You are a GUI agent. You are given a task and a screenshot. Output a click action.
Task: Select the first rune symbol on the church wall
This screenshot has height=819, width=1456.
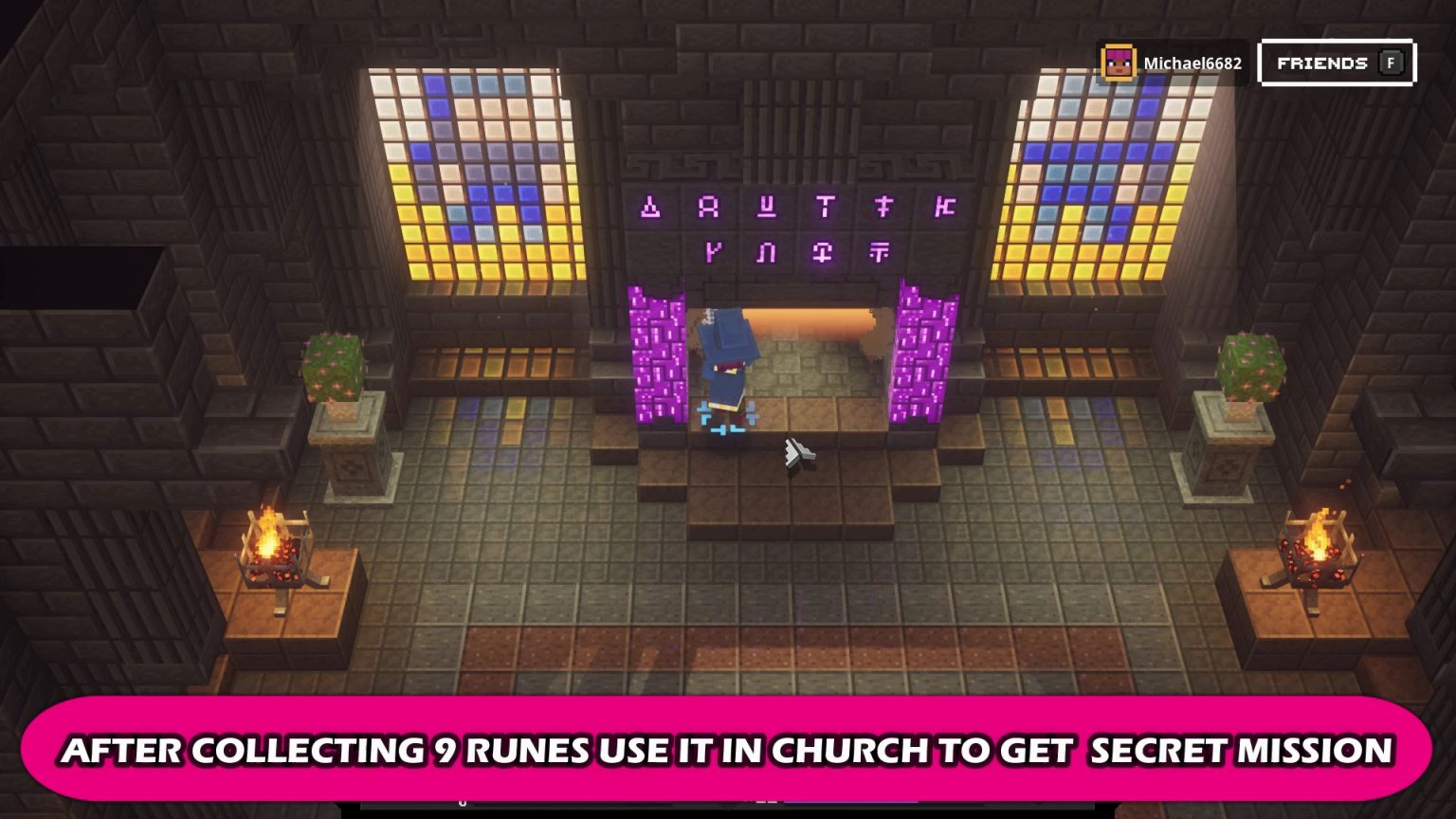pyautogui.click(x=650, y=205)
